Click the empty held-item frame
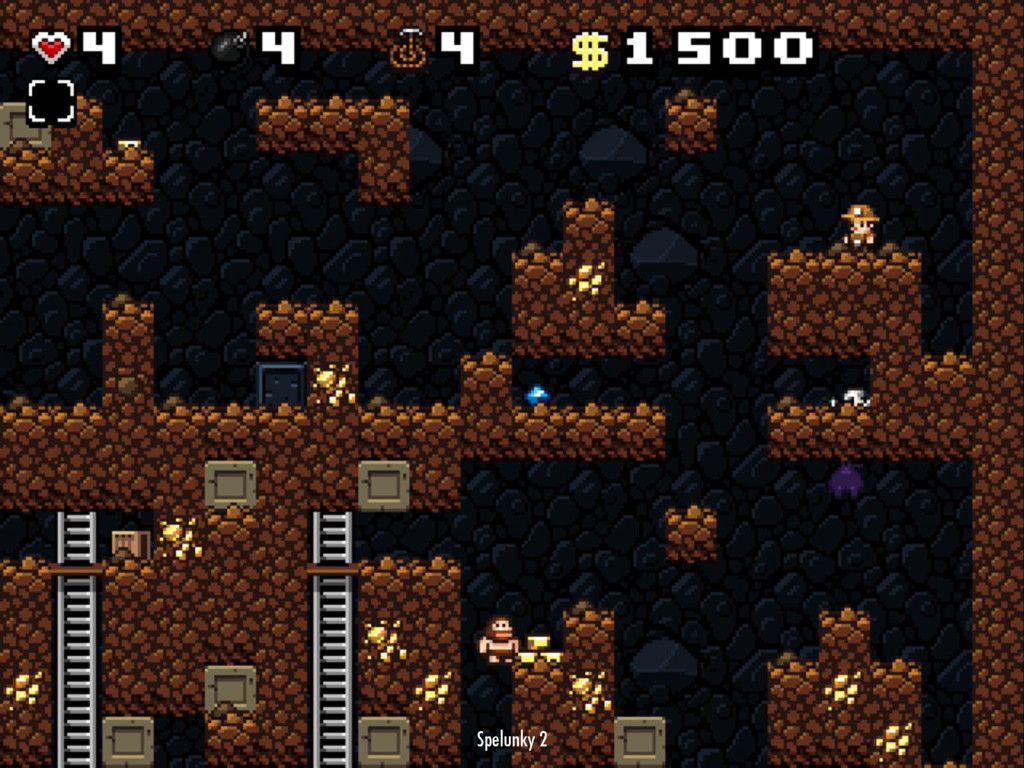The width and height of the screenshot is (1024, 768). click(x=51, y=101)
